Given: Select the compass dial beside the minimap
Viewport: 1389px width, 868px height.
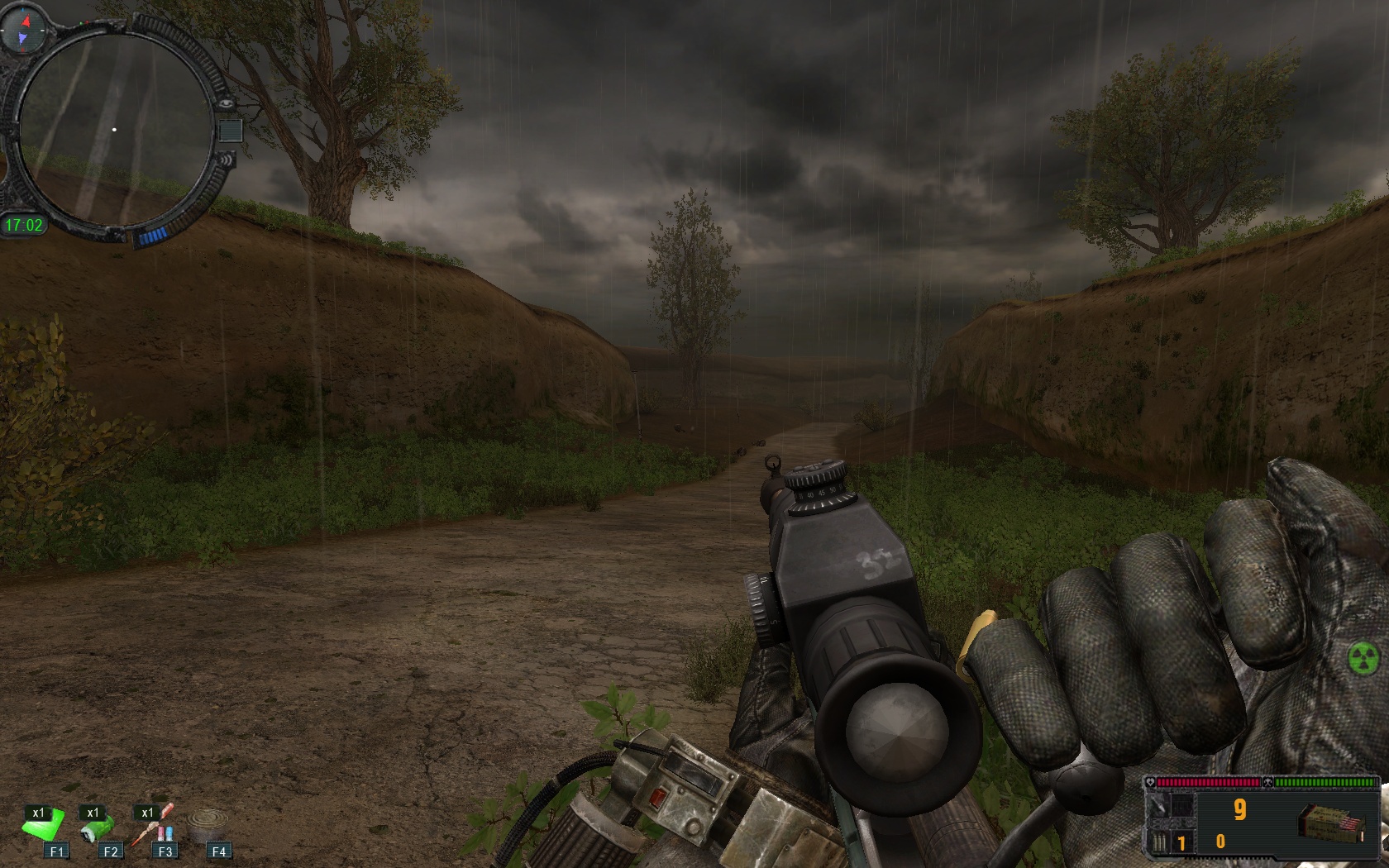Looking at the screenshot, I should click(x=22, y=30).
